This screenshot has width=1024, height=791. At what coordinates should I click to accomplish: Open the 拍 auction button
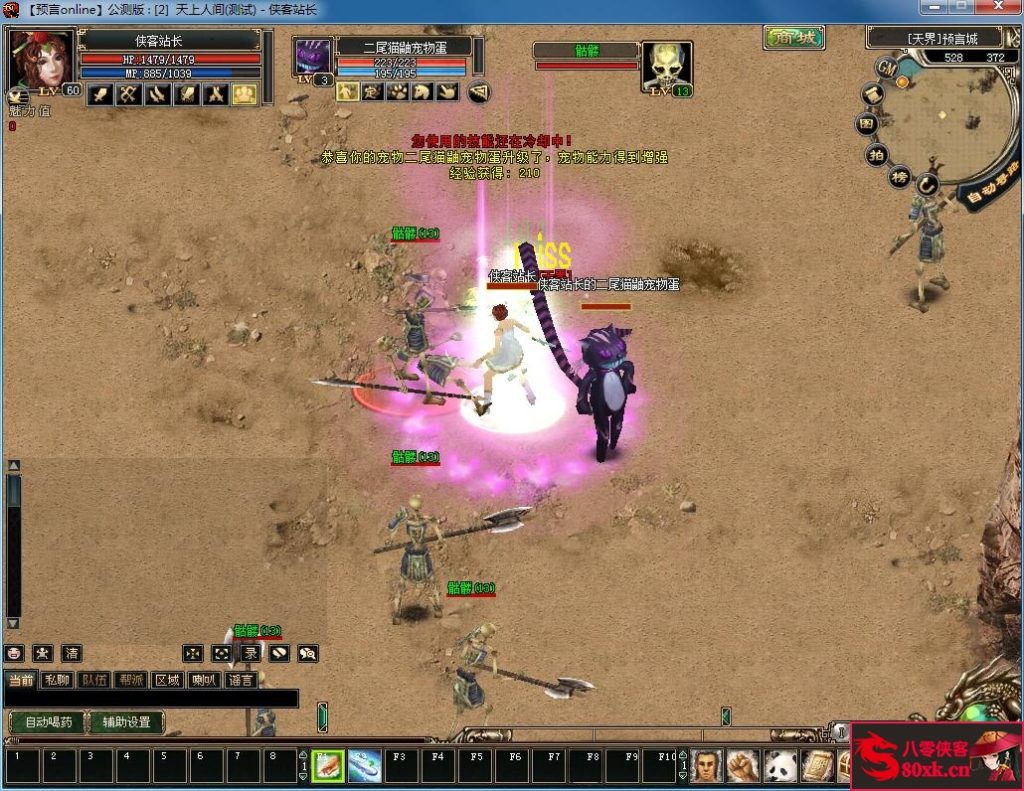coord(876,155)
